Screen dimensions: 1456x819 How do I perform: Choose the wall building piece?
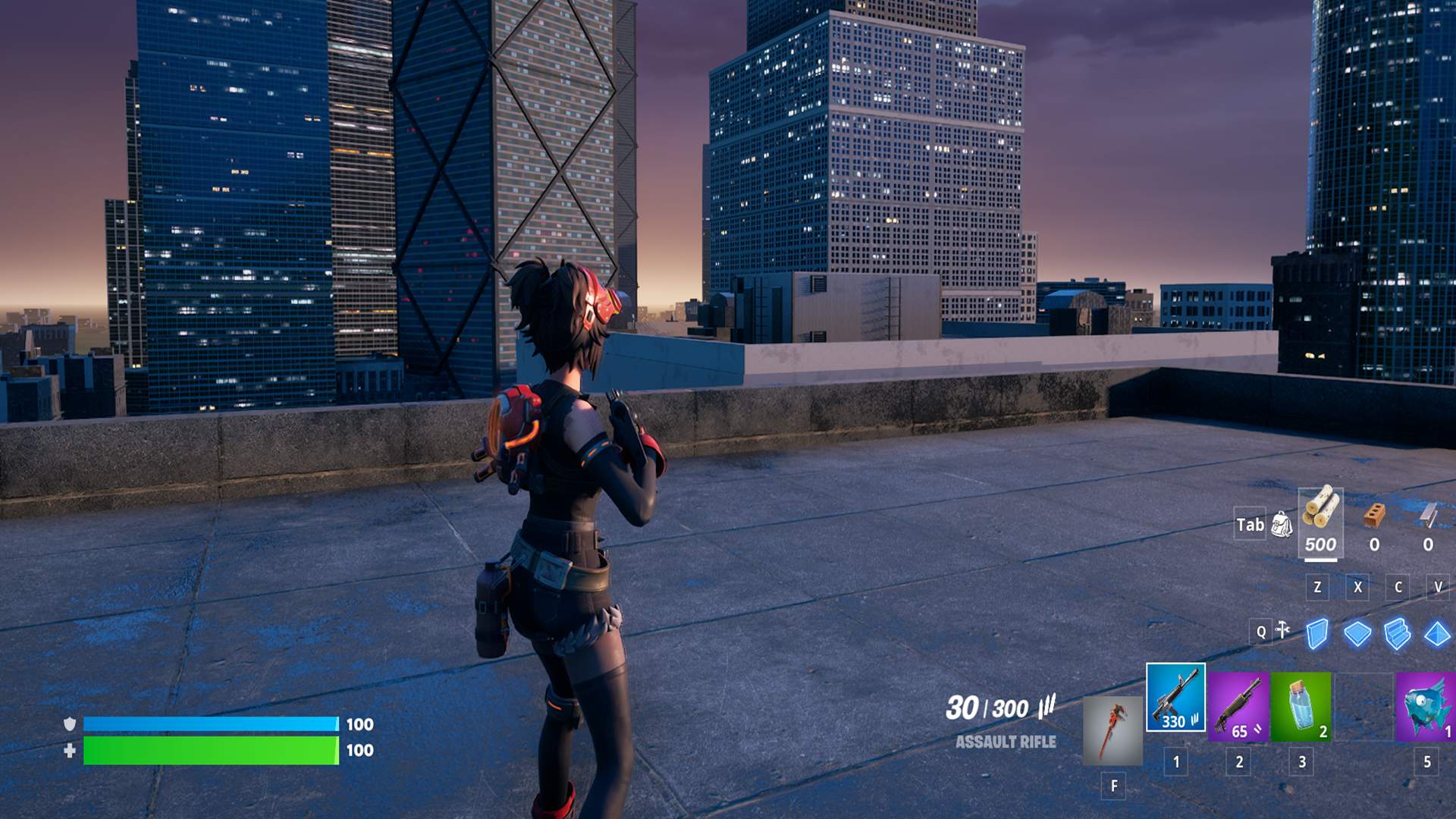[1318, 633]
